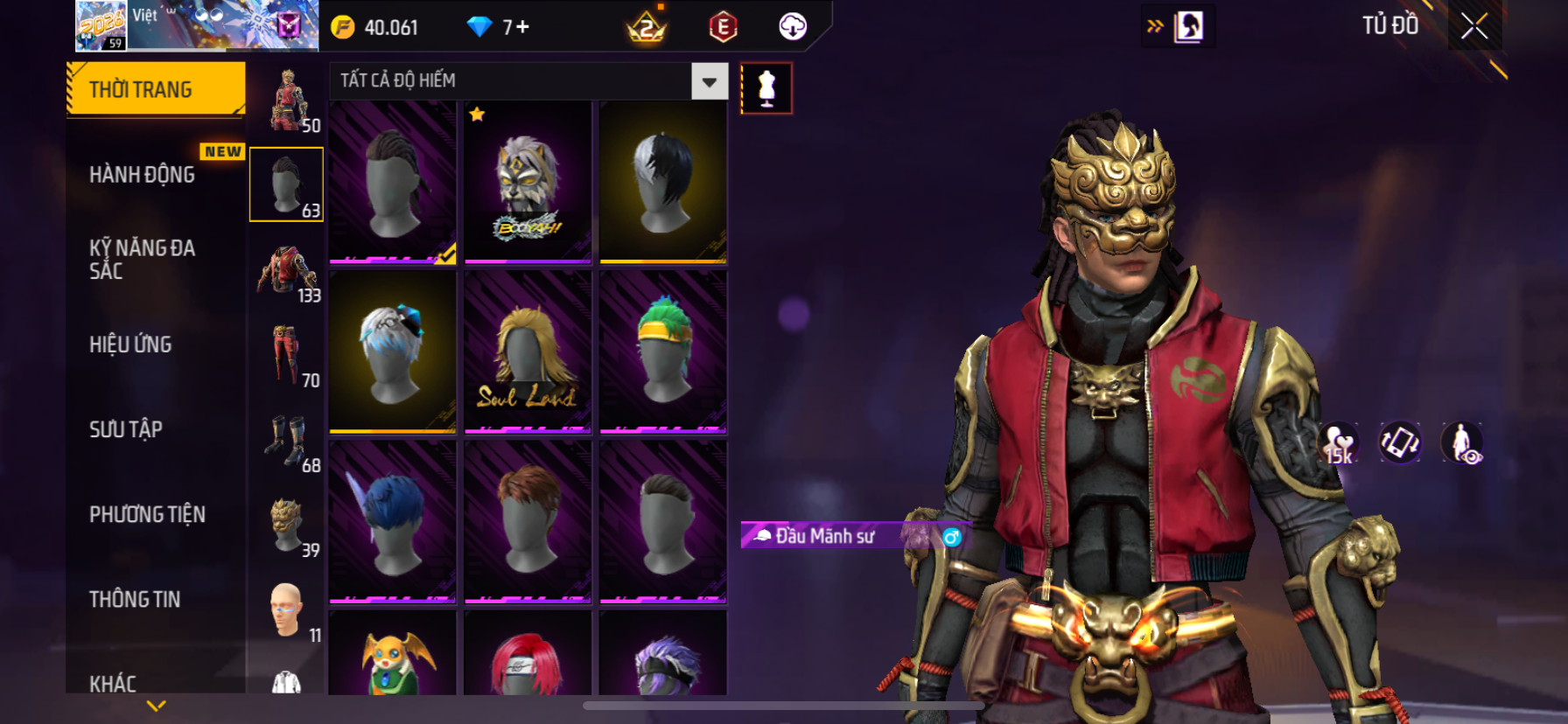Open the THÔNG TIN tab
The height and width of the screenshot is (724, 1568).
(x=135, y=599)
